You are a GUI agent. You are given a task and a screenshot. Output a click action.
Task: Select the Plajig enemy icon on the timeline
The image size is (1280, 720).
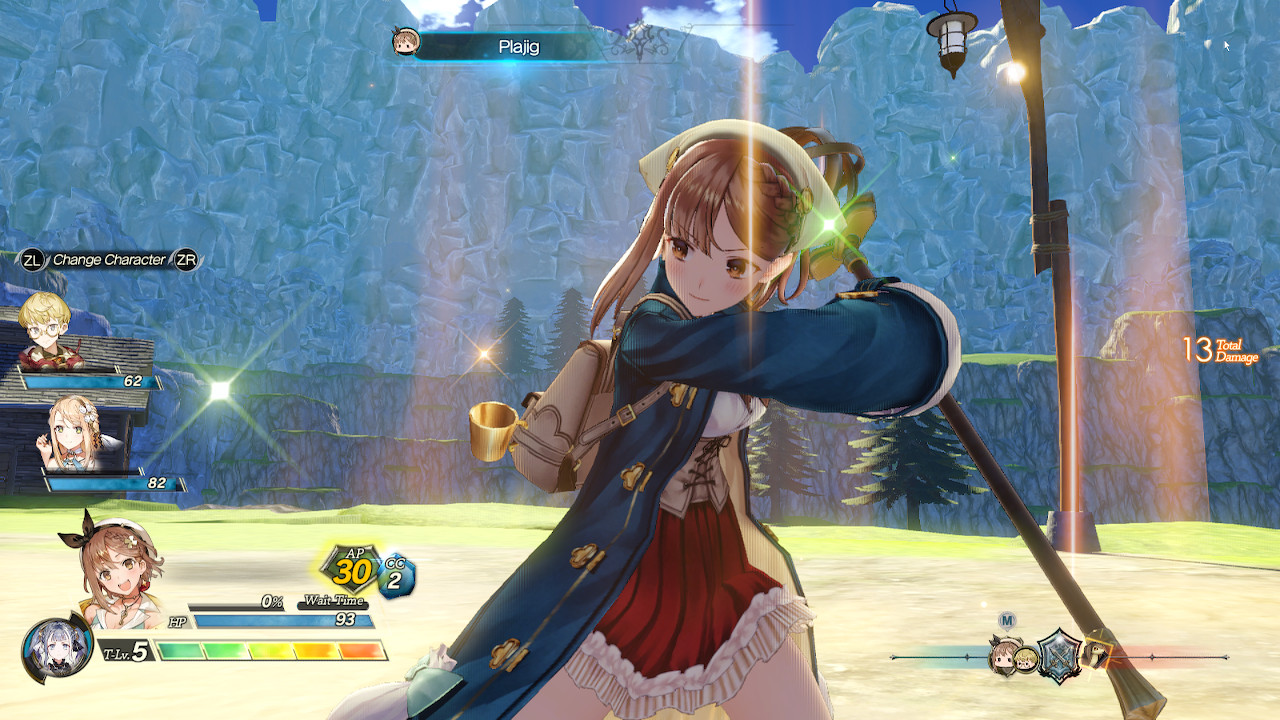pyautogui.click(x=1095, y=655)
